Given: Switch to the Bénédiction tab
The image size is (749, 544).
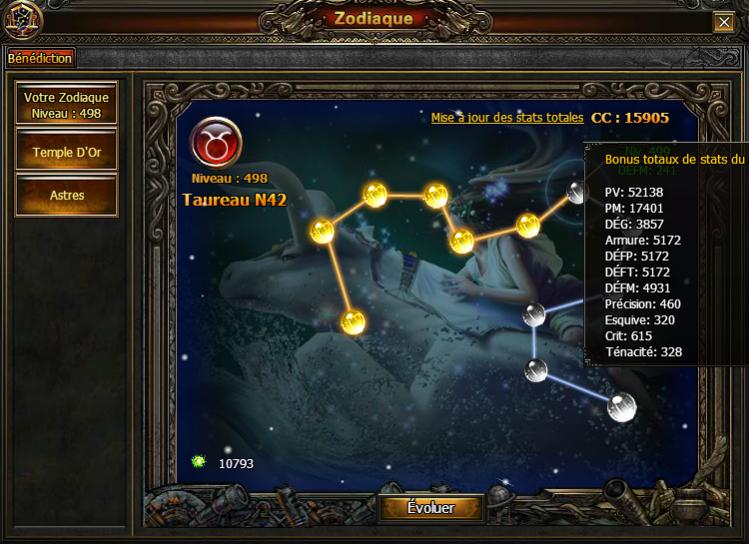Looking at the screenshot, I should [40, 58].
